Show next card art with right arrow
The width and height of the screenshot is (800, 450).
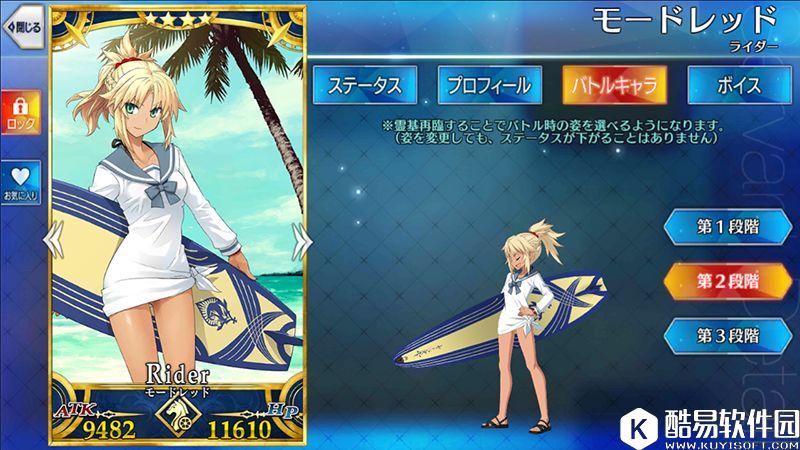299,237
